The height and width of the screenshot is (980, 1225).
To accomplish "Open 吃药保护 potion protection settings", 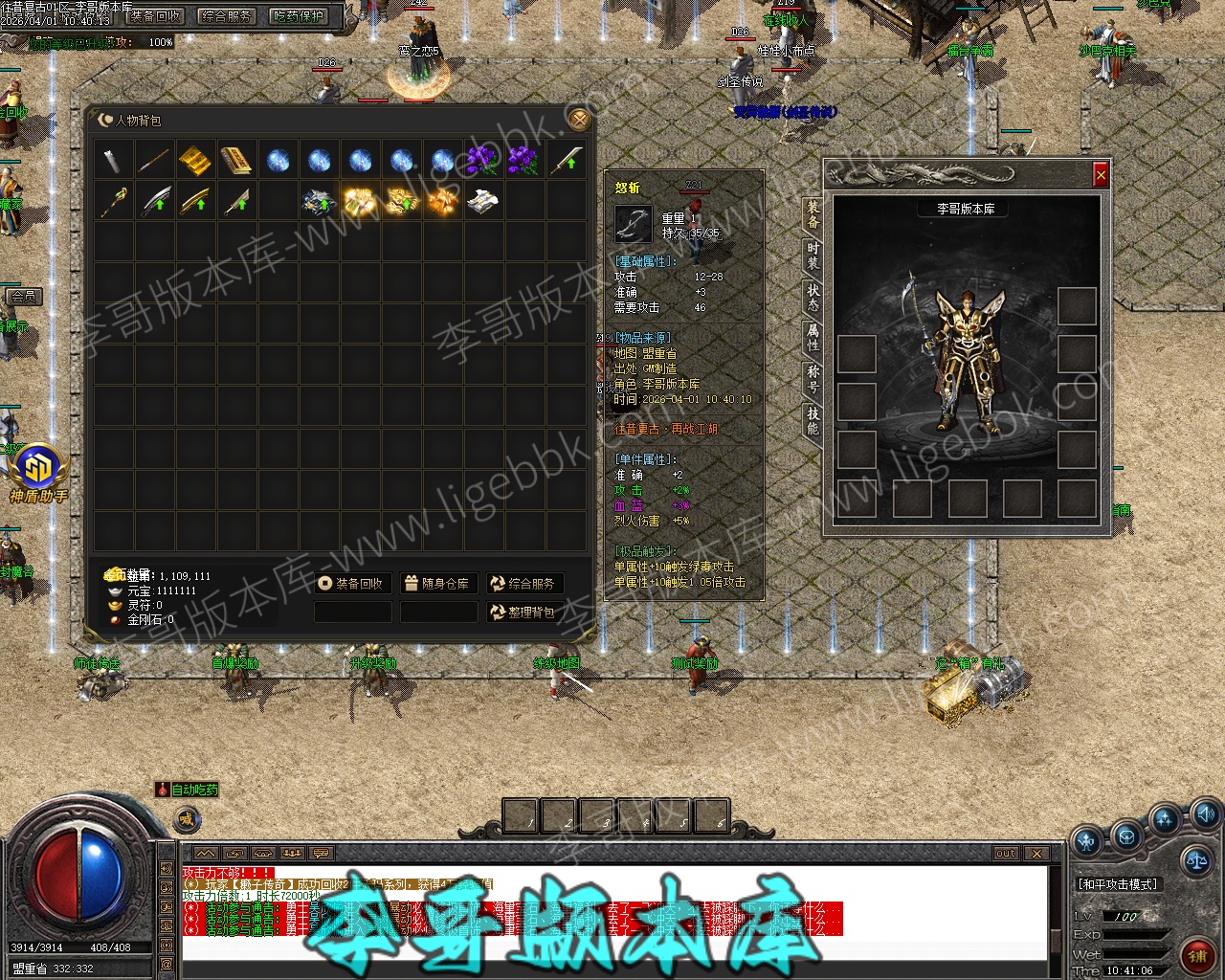I will pos(298,16).
